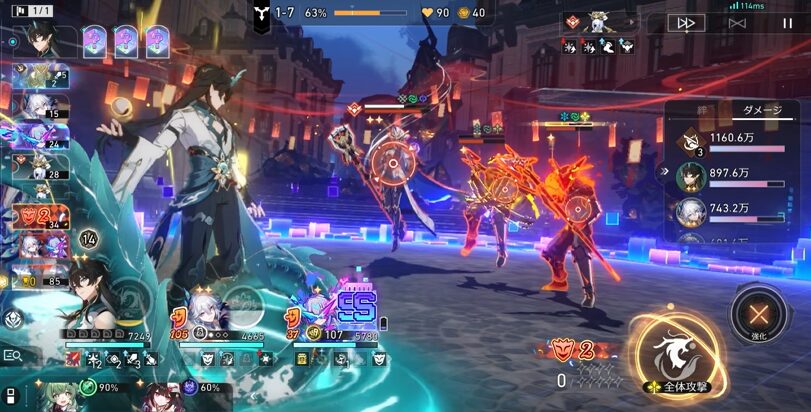Click the first purple card in the top row
This screenshot has height=412, width=811.
point(95,40)
